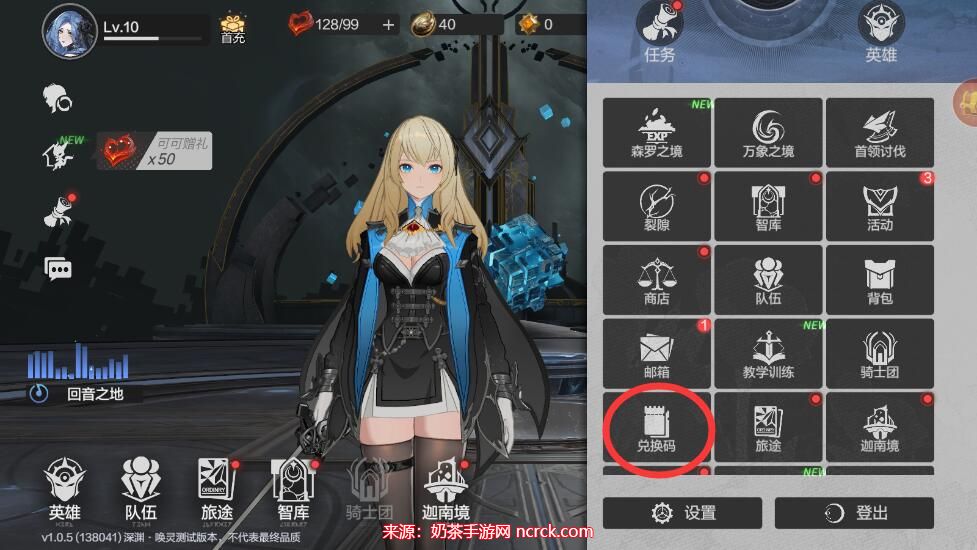This screenshot has width=977, height=550.
Task: Open the 裂隙 rift menu
Action: pyautogui.click(x=657, y=207)
